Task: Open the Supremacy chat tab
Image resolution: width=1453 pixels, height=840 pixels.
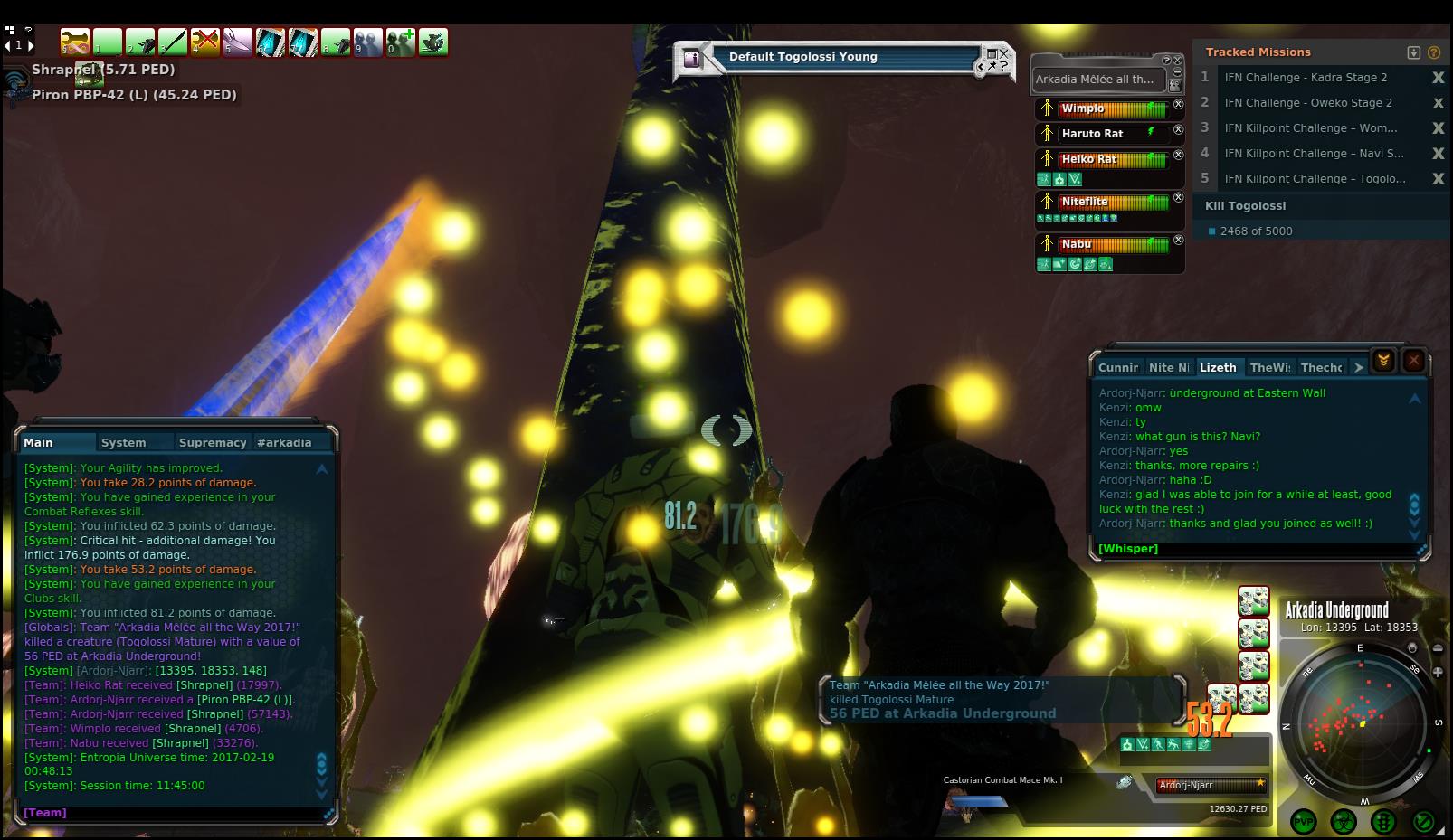Action: click(x=213, y=442)
